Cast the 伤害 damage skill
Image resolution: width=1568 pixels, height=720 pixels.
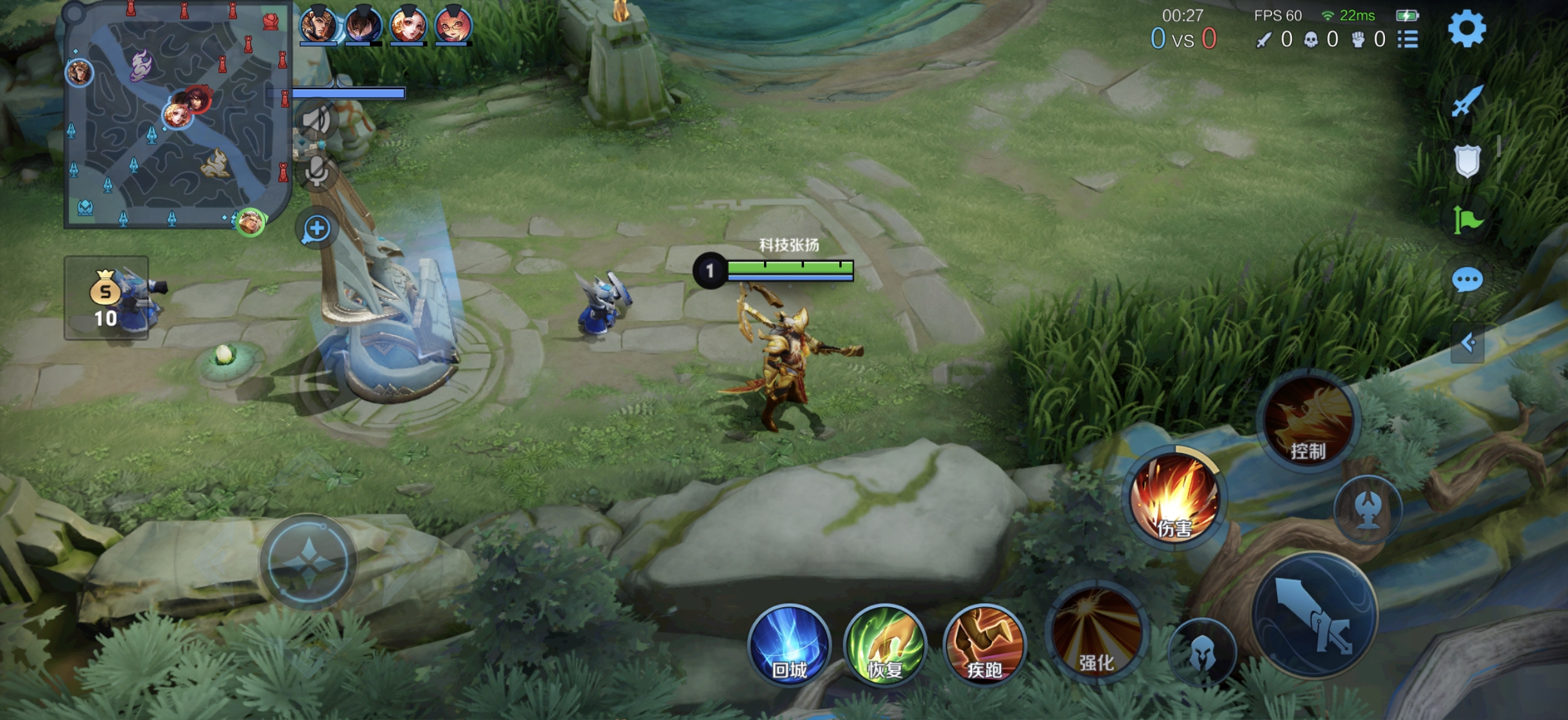click(x=1174, y=497)
